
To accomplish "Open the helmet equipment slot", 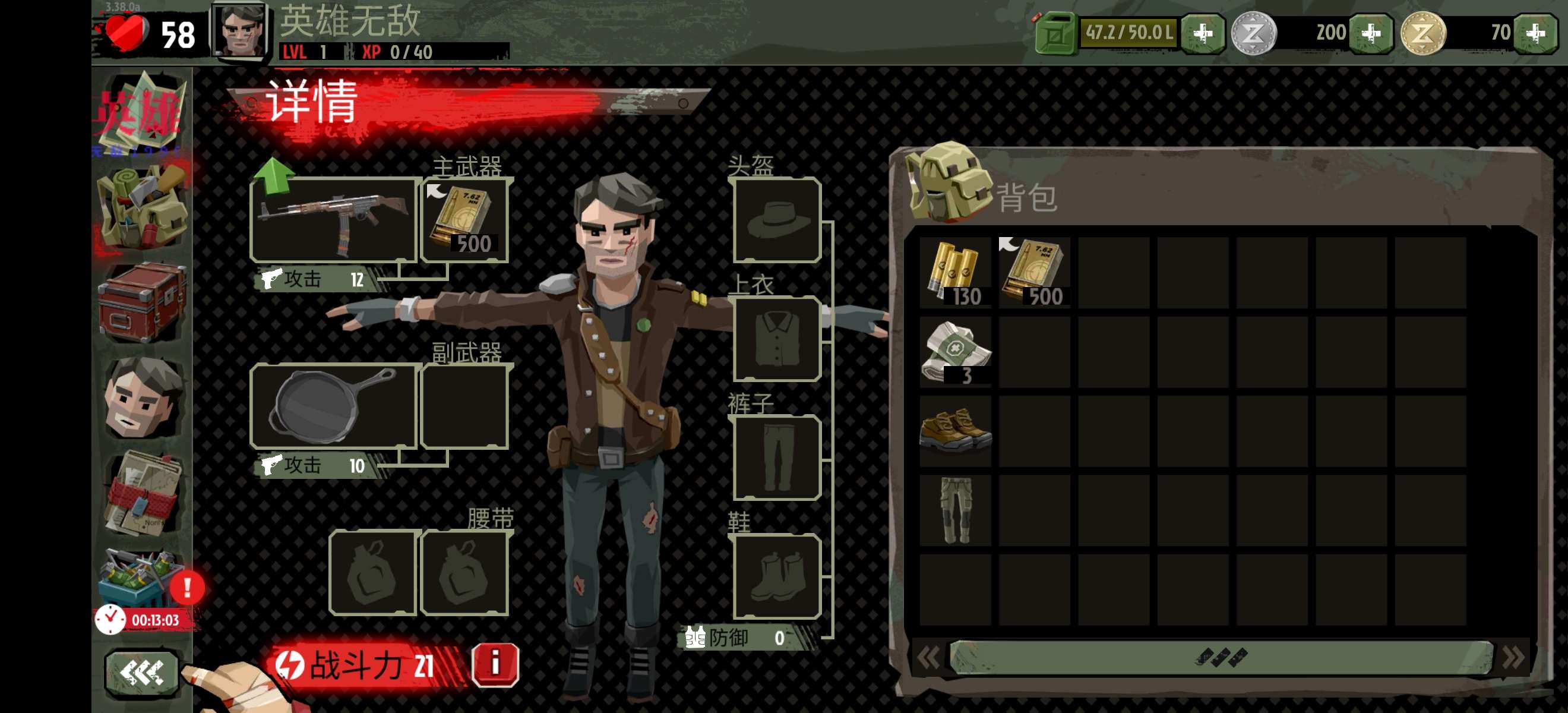I will [x=777, y=220].
